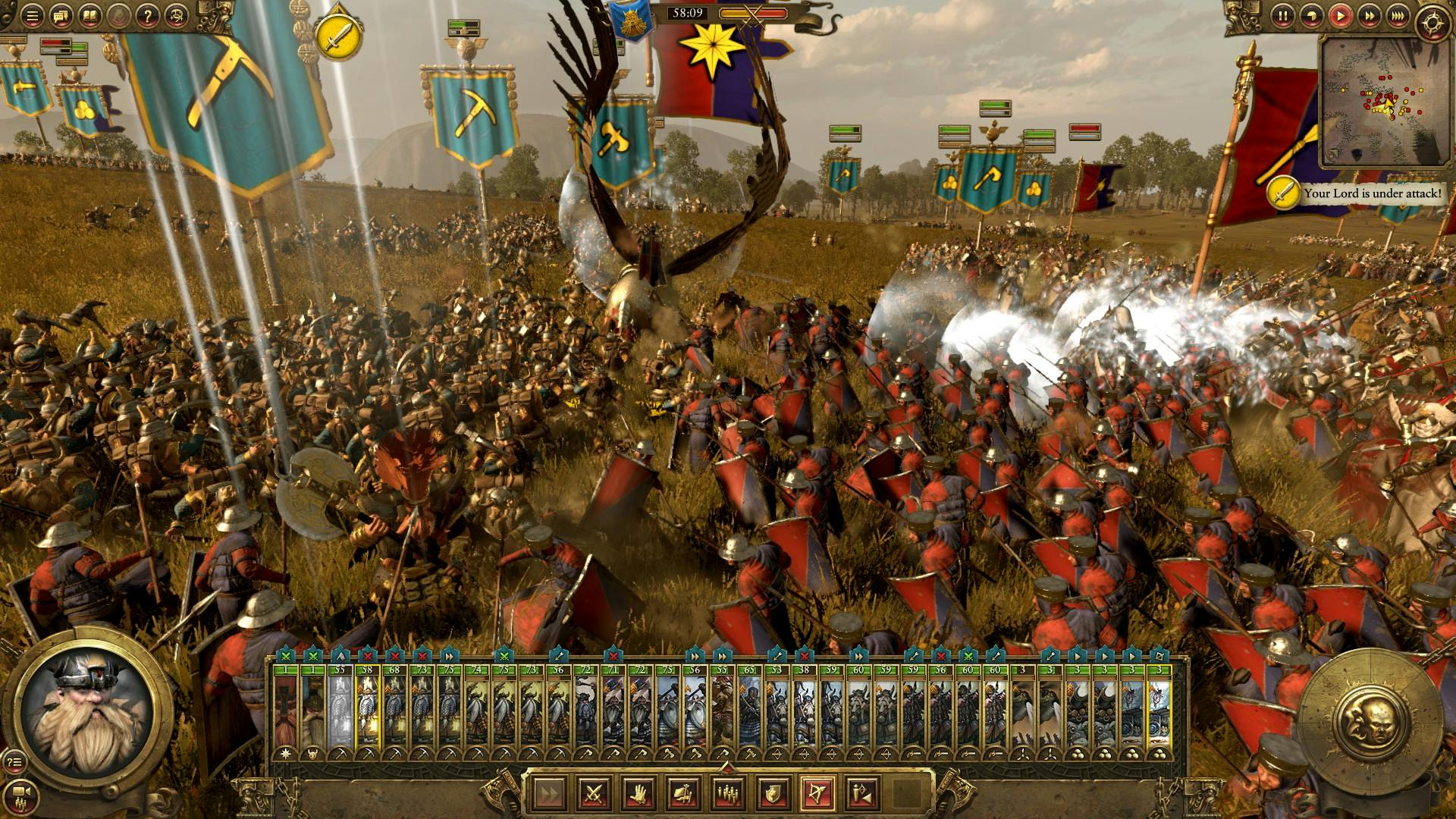Toggle melee mode with crossed swords button

pyautogui.click(x=594, y=793)
